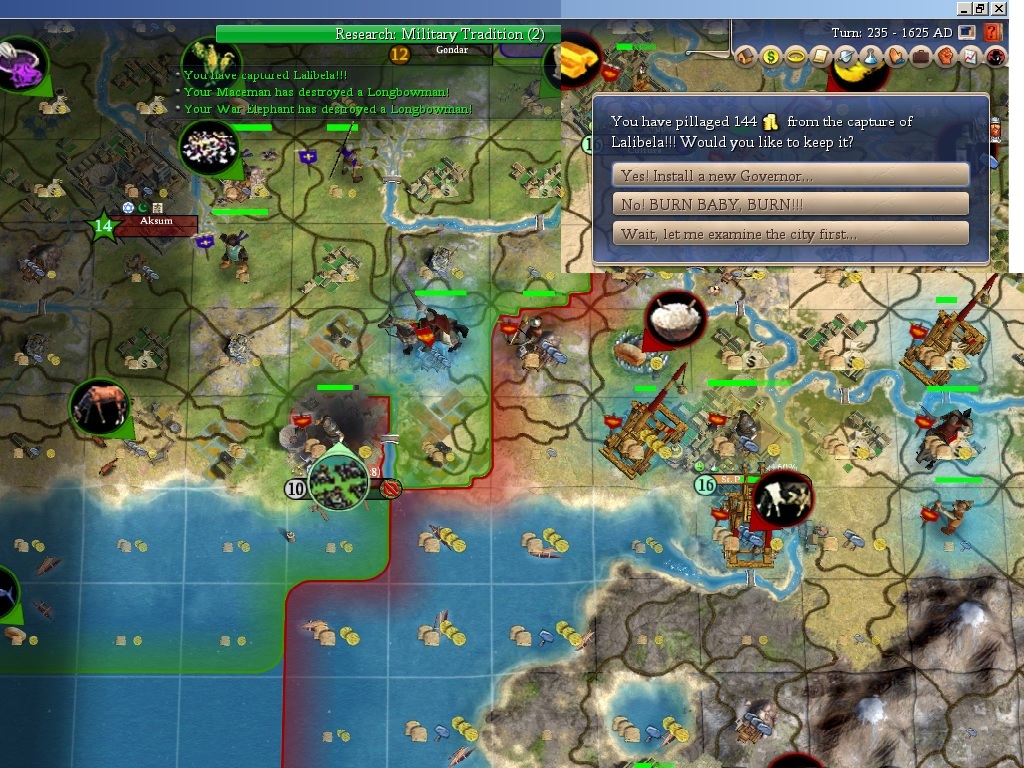This screenshot has width=1024, height=768.
Task: Open the Financial Advisor dollar icon
Action: [771, 57]
